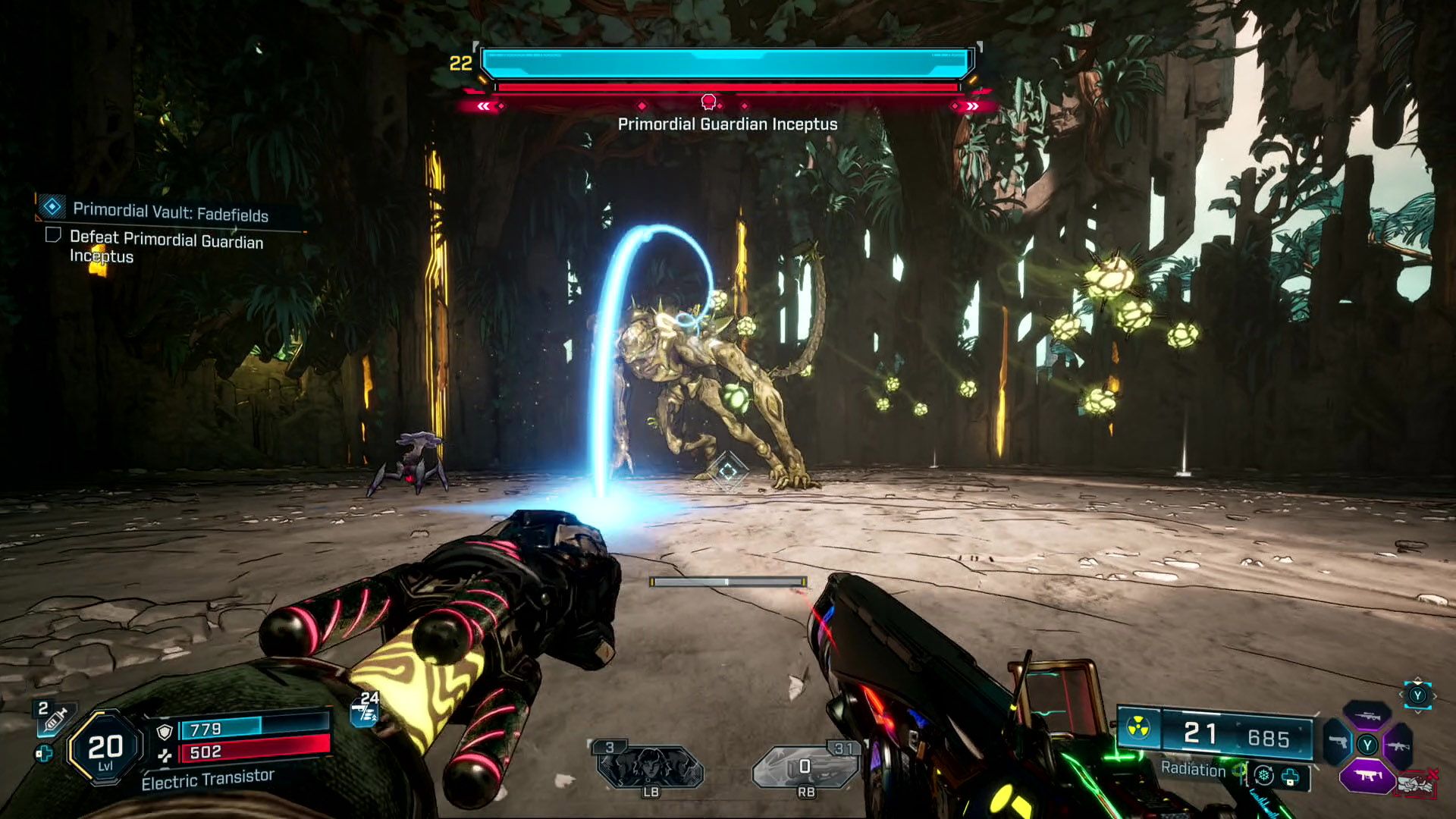The height and width of the screenshot is (819, 1456).
Task: Select the sniper rifle weapon slot
Action: click(x=1368, y=716)
